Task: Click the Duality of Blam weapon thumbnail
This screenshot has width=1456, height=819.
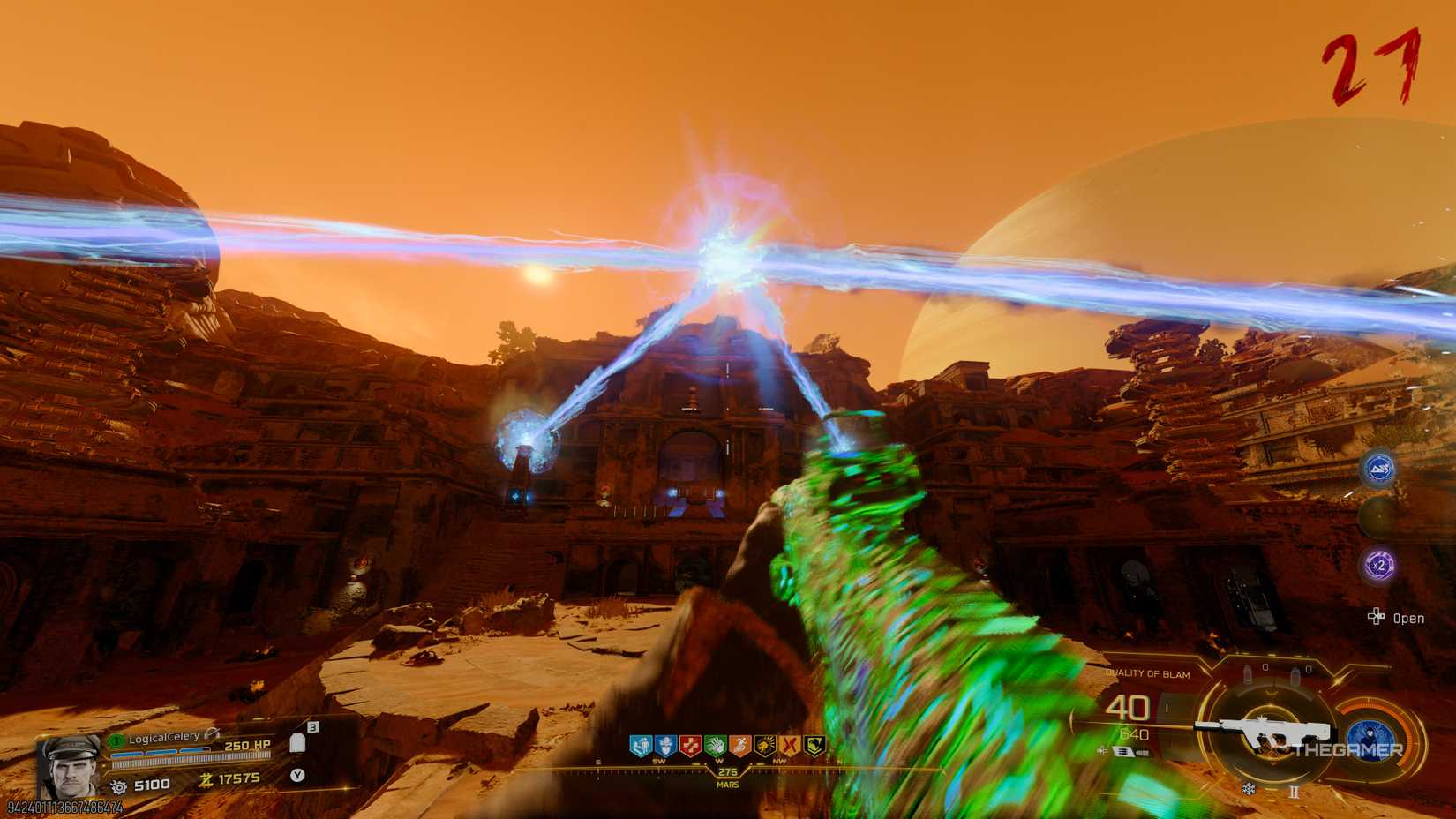Action: [1264, 730]
